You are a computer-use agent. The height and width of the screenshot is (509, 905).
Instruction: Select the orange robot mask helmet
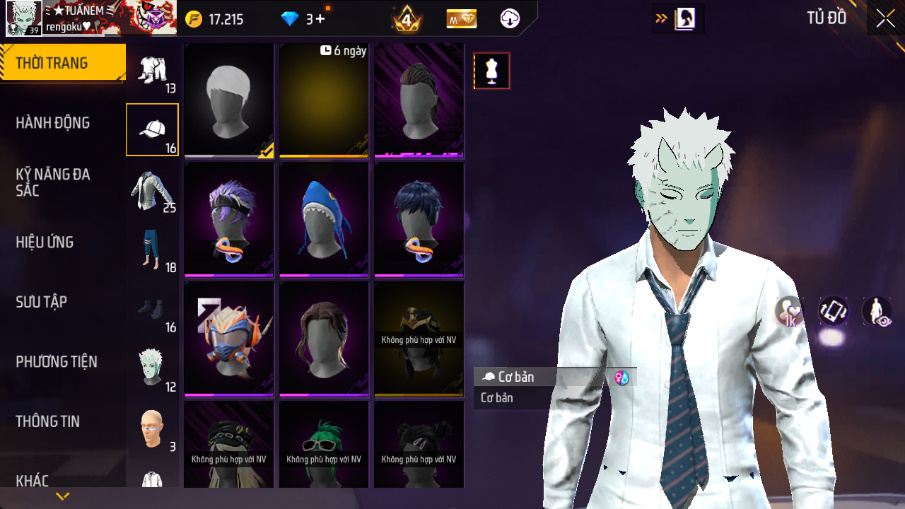point(229,336)
